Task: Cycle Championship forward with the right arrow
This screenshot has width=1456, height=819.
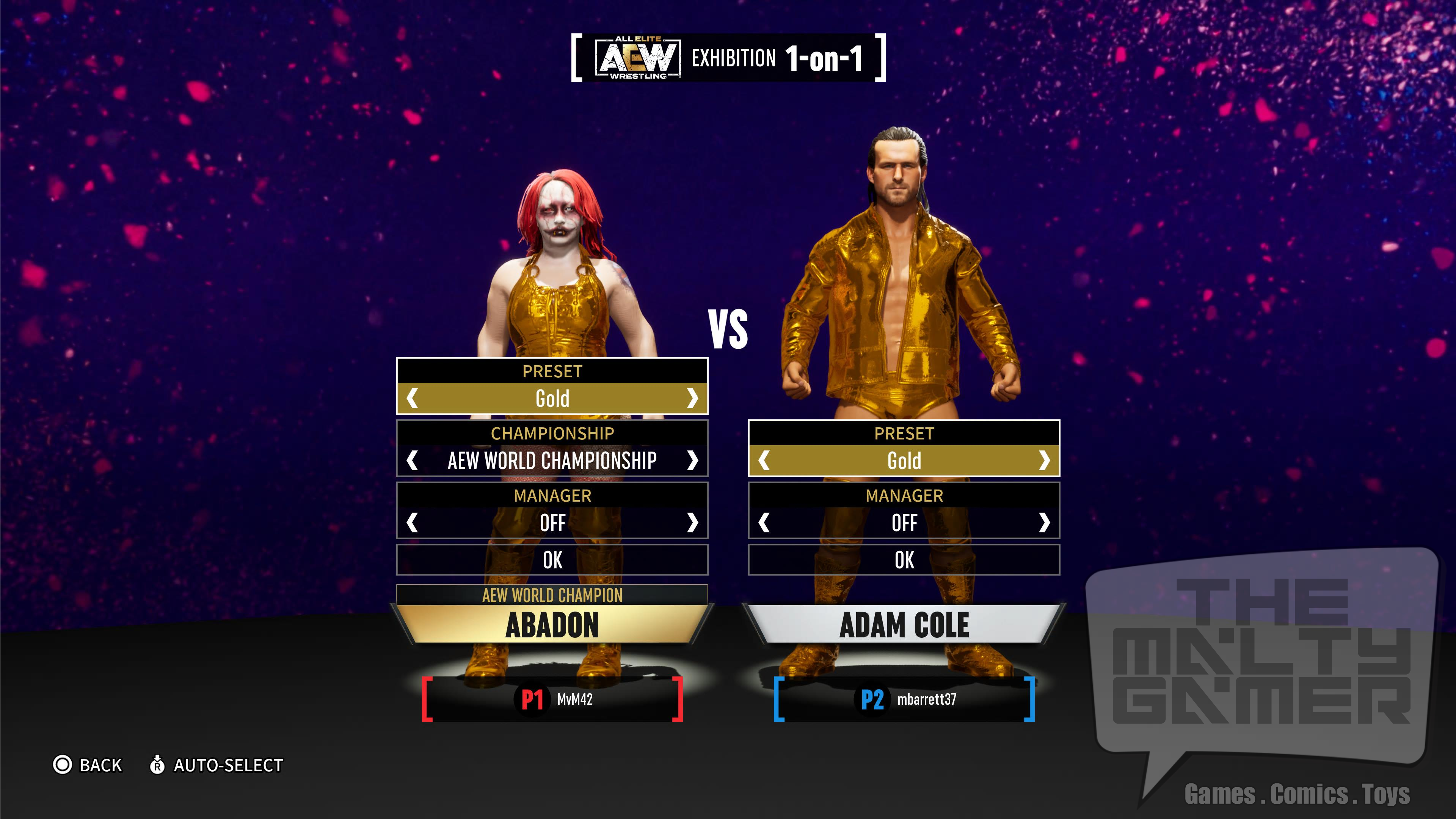Action: pyautogui.click(x=692, y=461)
